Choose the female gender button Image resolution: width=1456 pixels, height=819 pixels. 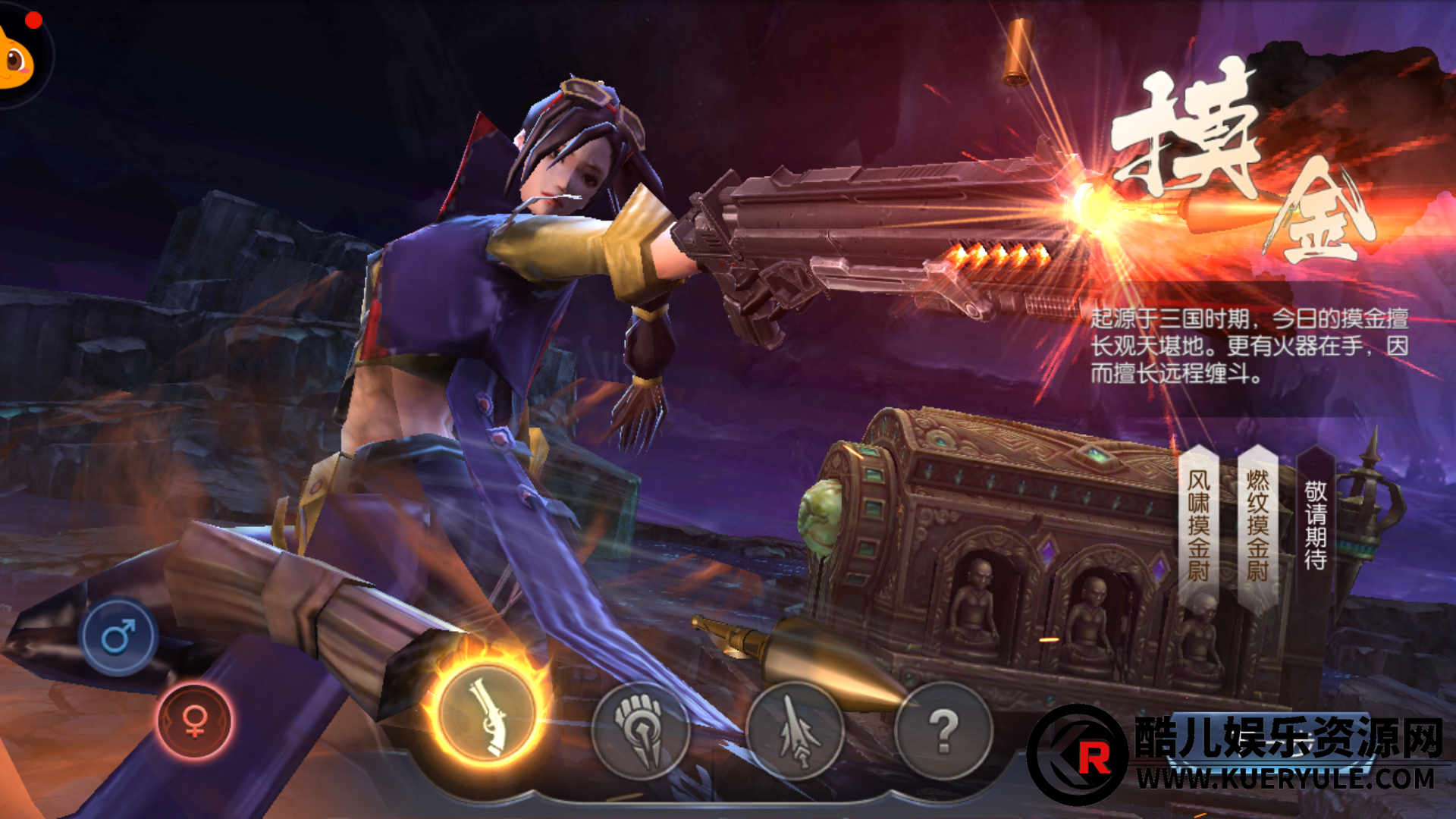click(194, 720)
